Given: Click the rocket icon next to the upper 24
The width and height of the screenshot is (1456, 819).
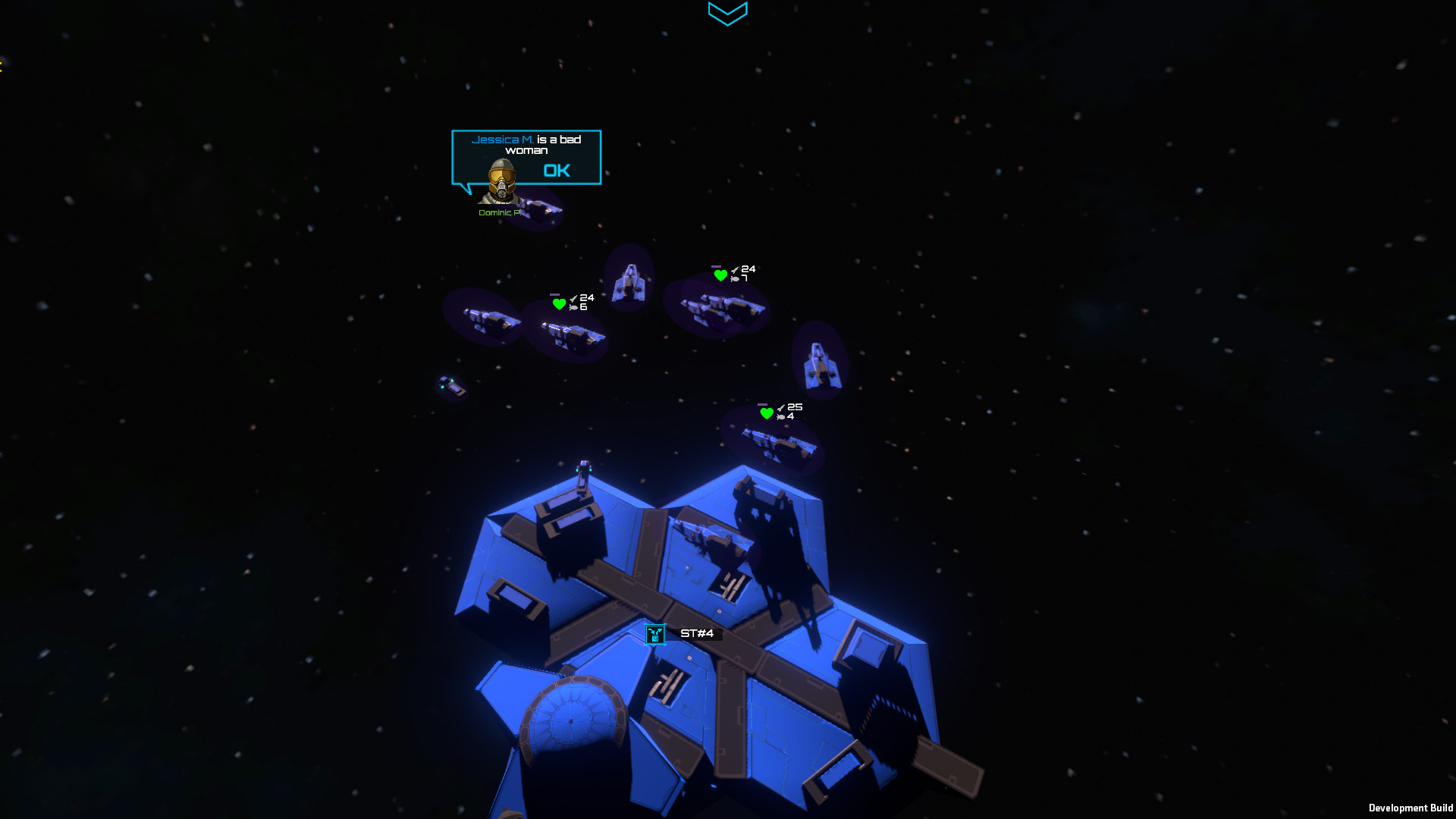Looking at the screenshot, I should (x=734, y=269).
